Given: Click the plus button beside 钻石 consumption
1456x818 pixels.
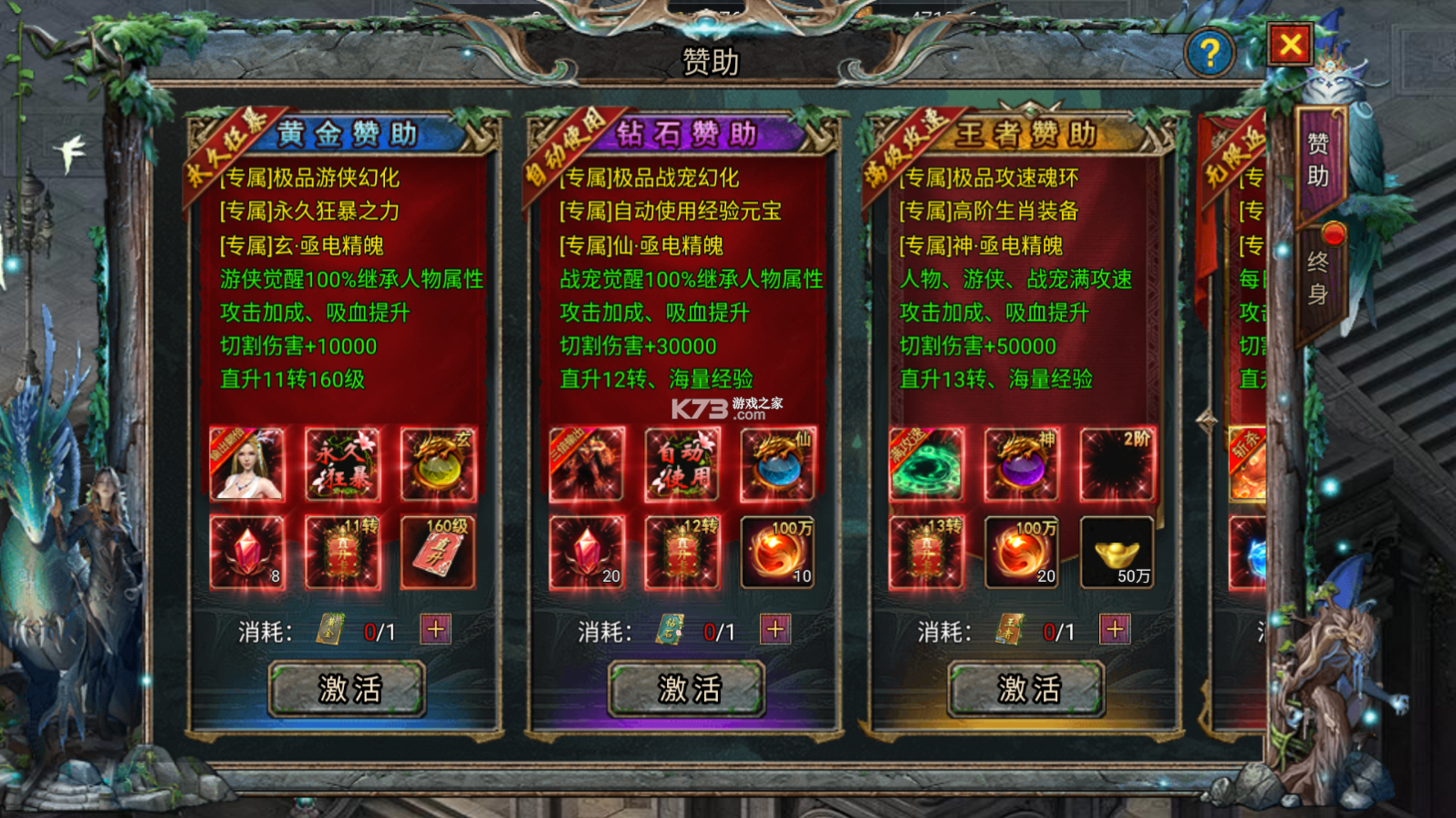Looking at the screenshot, I should point(775,629).
